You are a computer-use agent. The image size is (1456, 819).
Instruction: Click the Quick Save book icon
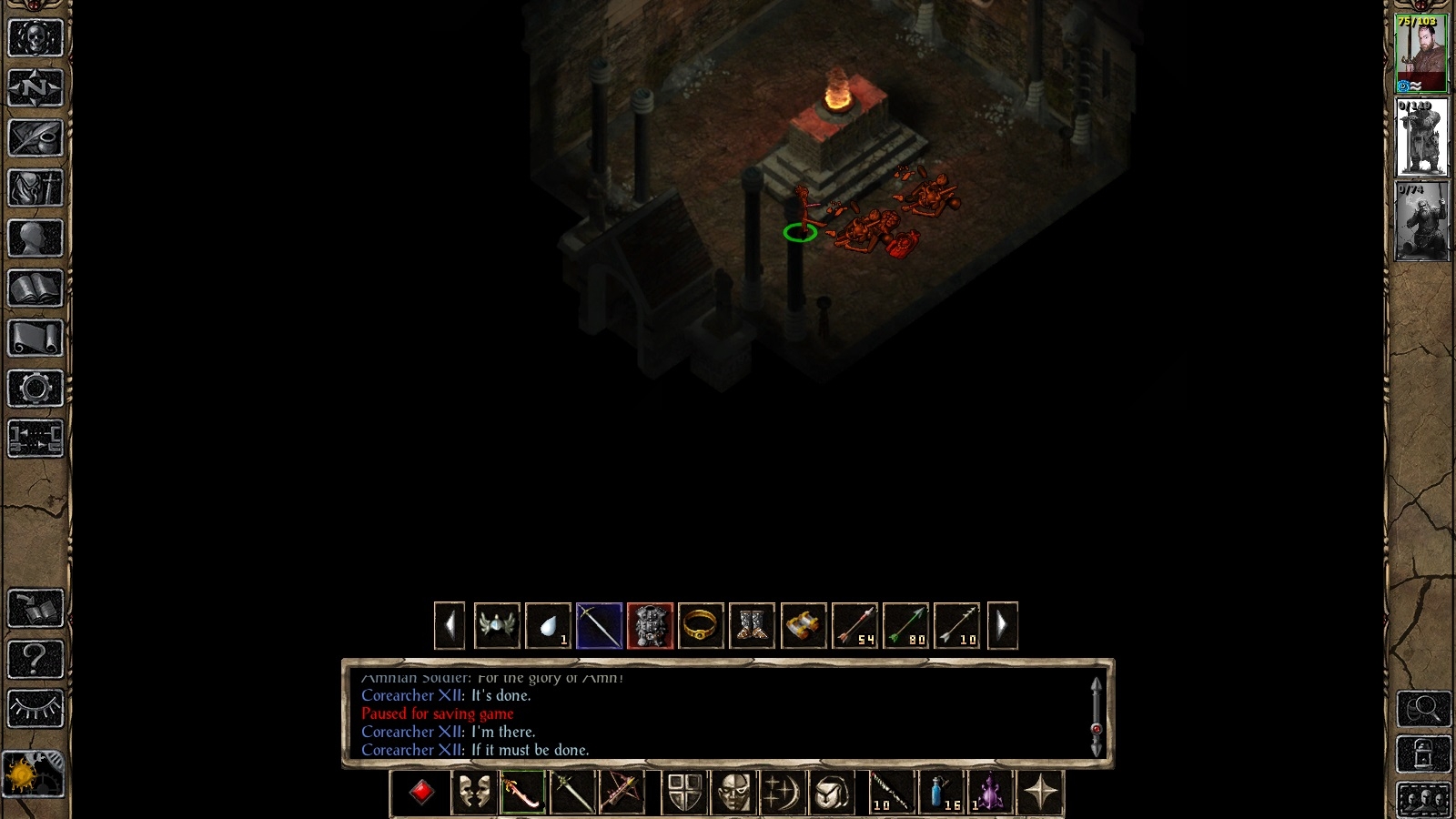coord(35,608)
